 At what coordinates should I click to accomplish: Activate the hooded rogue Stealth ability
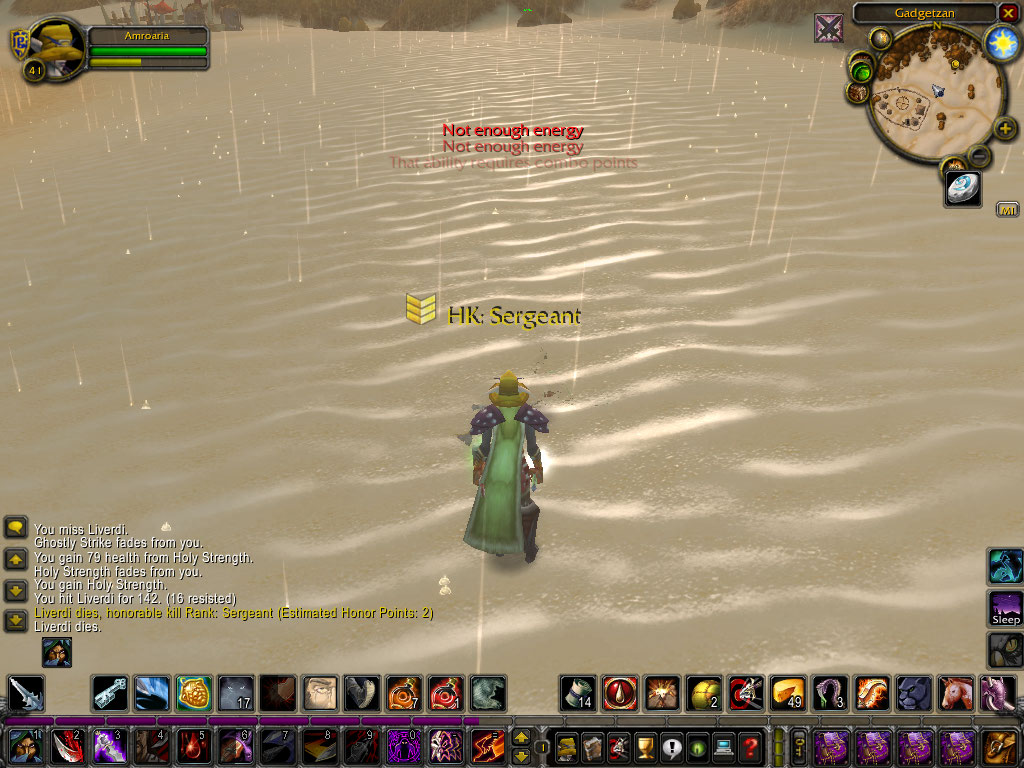pos(23,747)
